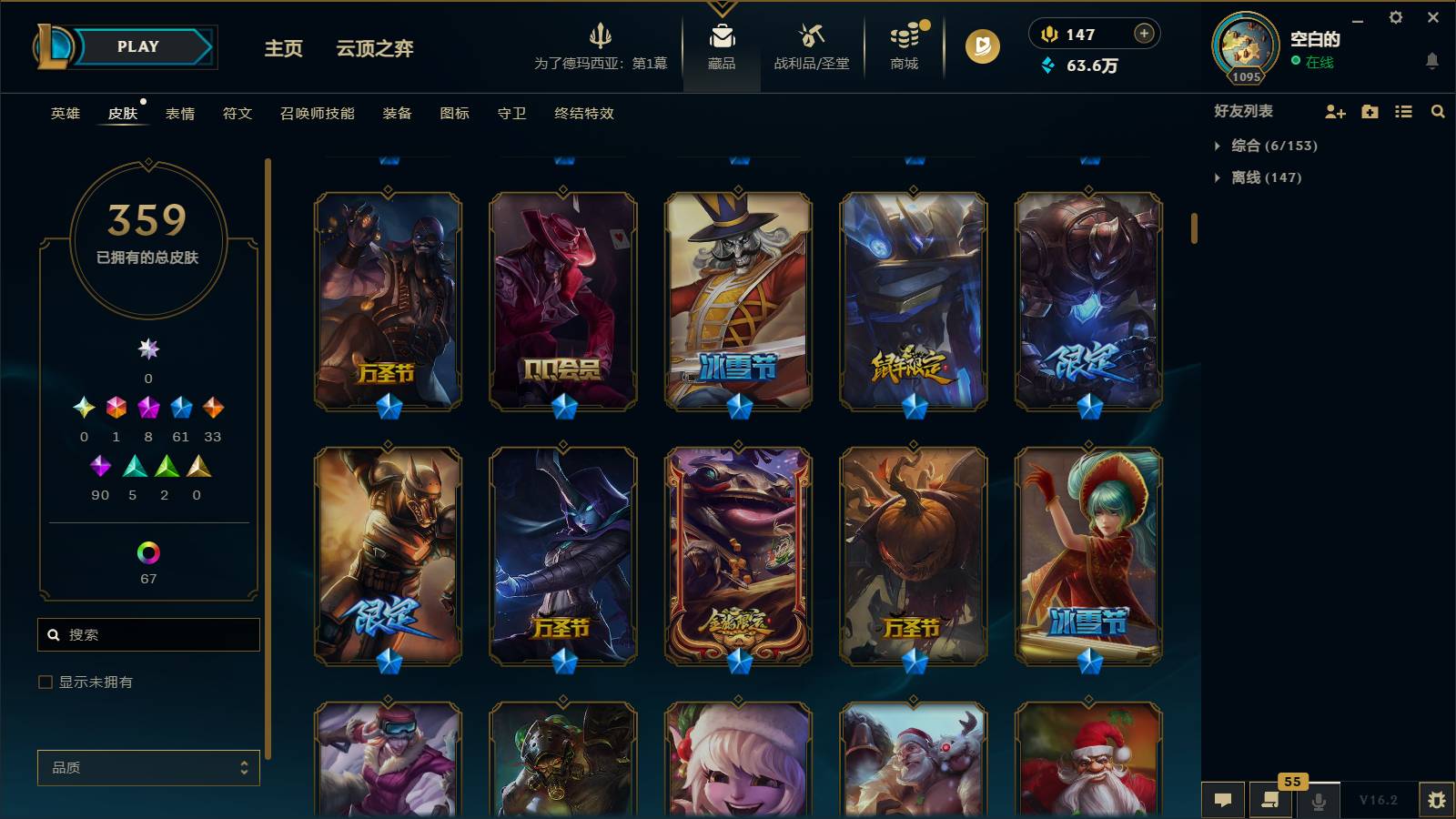Switch to the 英雄 tab

[x=64, y=114]
